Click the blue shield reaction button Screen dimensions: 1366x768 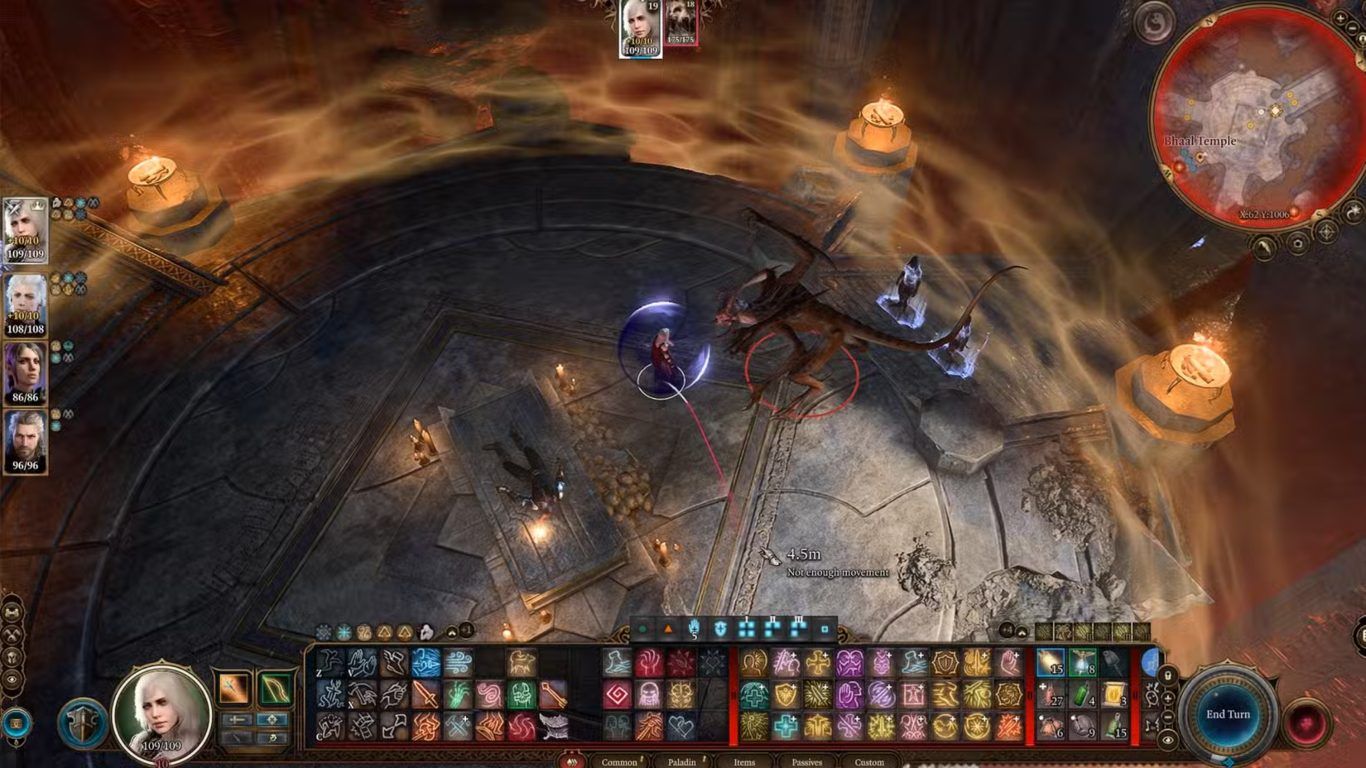[82, 722]
